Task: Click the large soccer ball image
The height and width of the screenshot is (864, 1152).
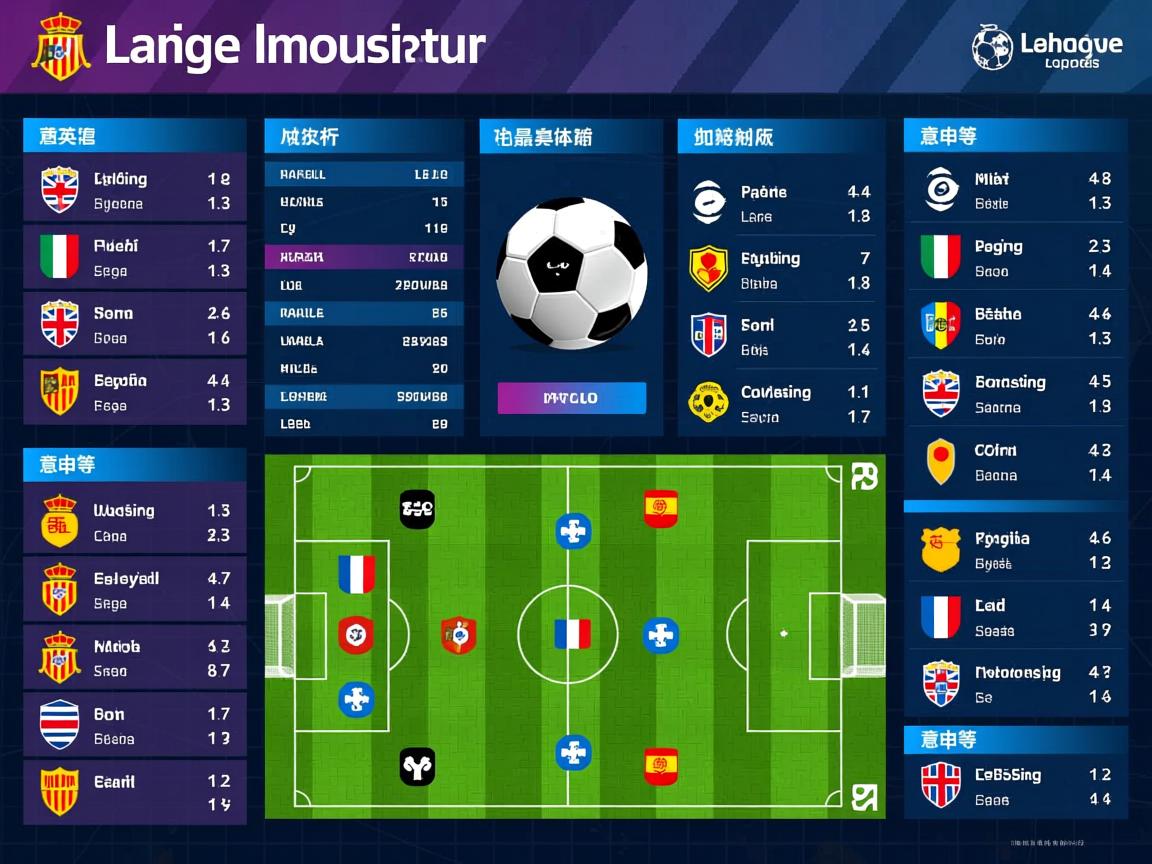Action: point(571,273)
